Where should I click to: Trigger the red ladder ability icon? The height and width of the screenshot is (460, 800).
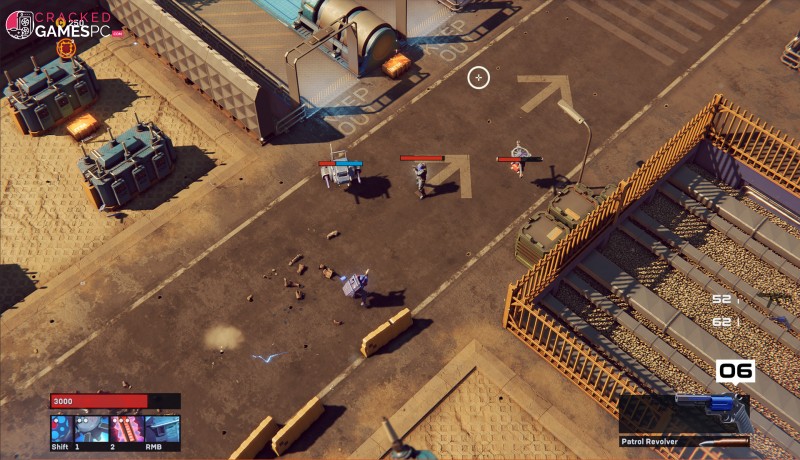(128, 428)
